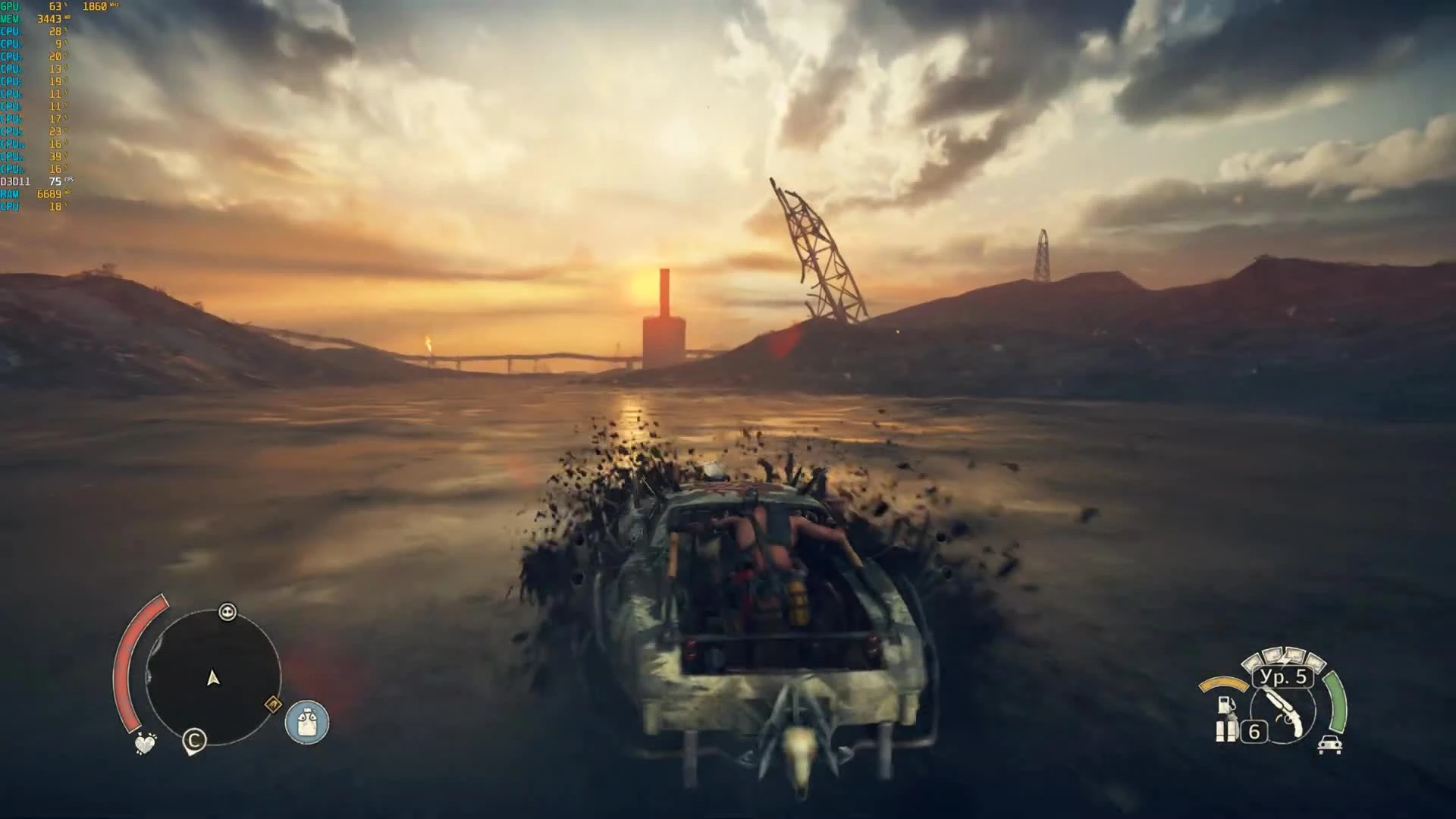Click the jerry can icon beside the ammo counter
The image size is (1456, 819).
click(1225, 731)
